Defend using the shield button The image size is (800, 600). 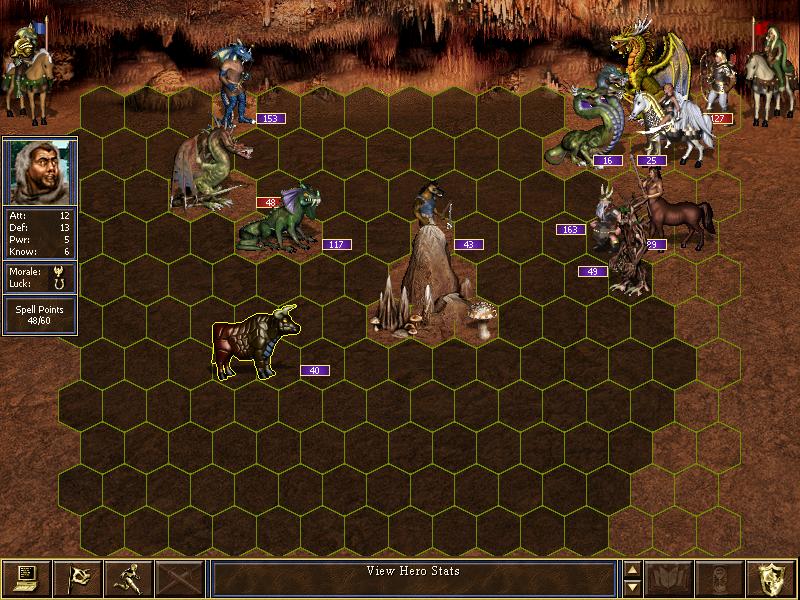pos(772,577)
